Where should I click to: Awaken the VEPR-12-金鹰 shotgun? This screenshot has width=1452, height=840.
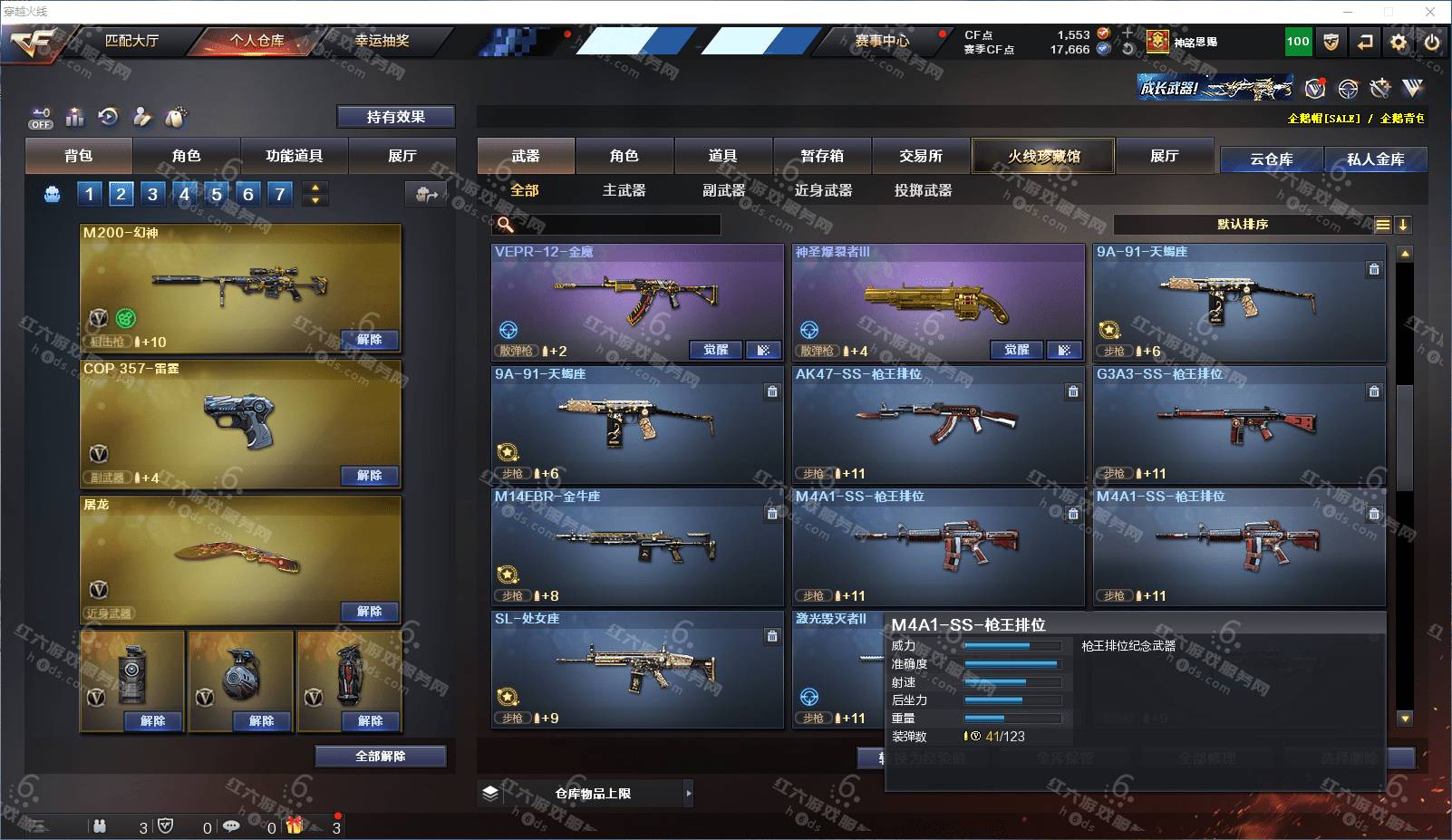click(x=715, y=350)
